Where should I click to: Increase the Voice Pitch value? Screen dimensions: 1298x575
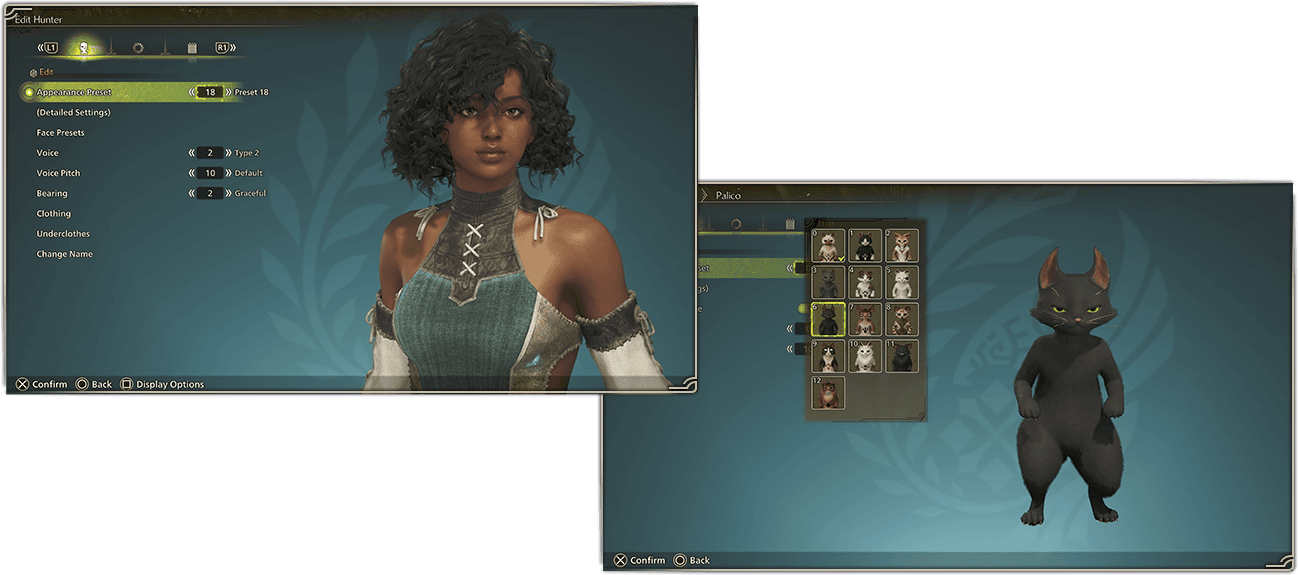[228, 173]
